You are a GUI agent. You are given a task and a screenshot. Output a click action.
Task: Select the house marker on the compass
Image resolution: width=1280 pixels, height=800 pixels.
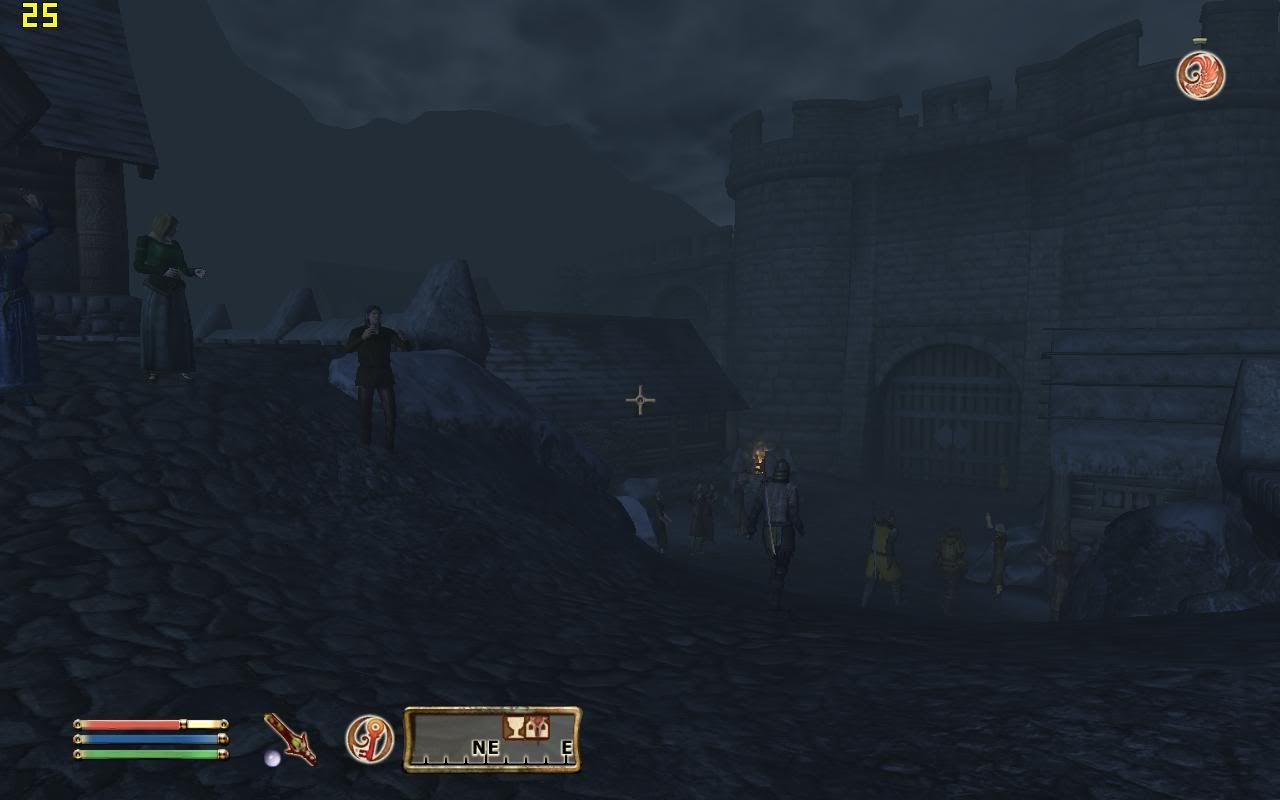(x=537, y=727)
